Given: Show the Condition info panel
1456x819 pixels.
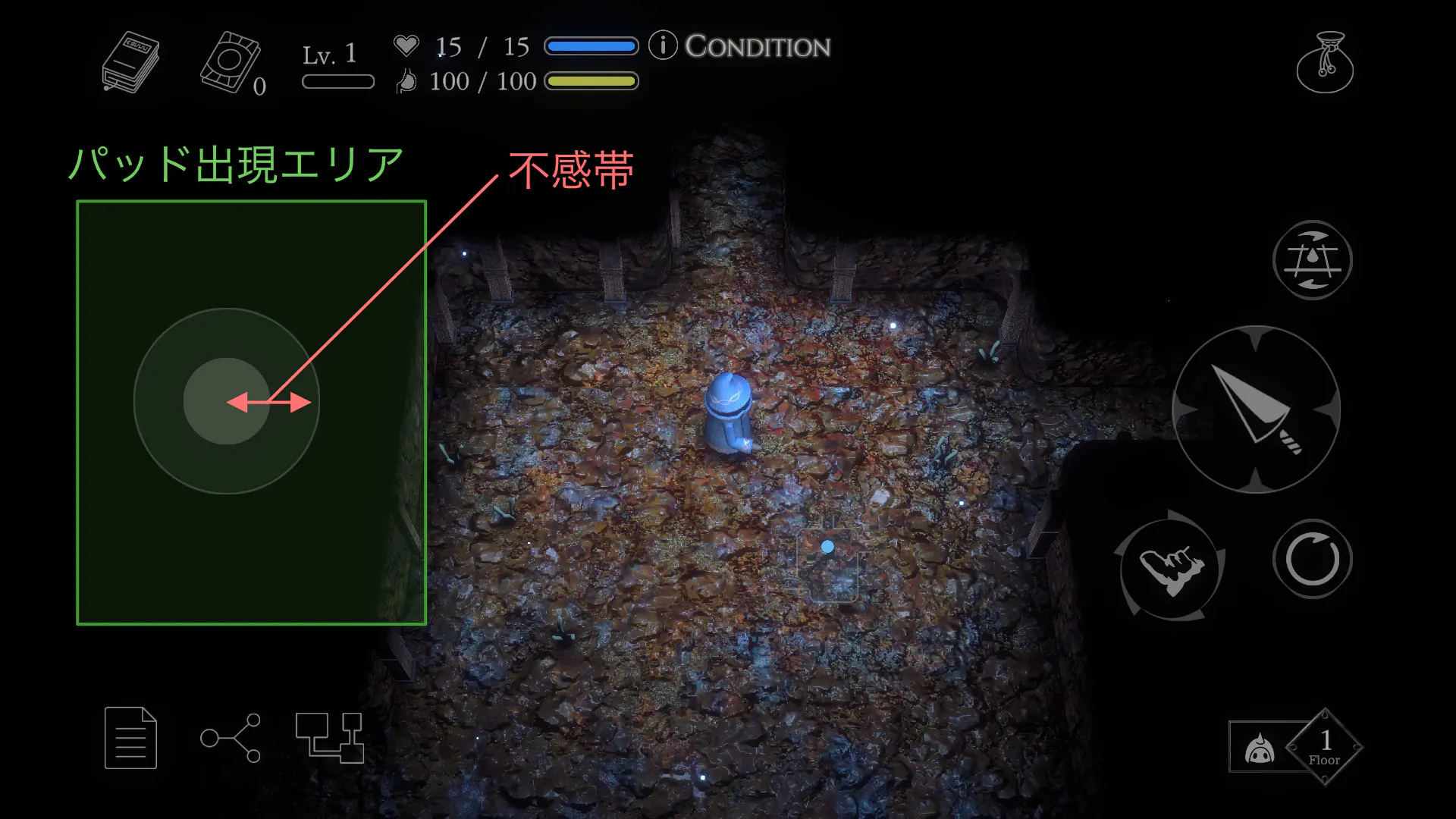Looking at the screenshot, I should [x=740, y=46].
